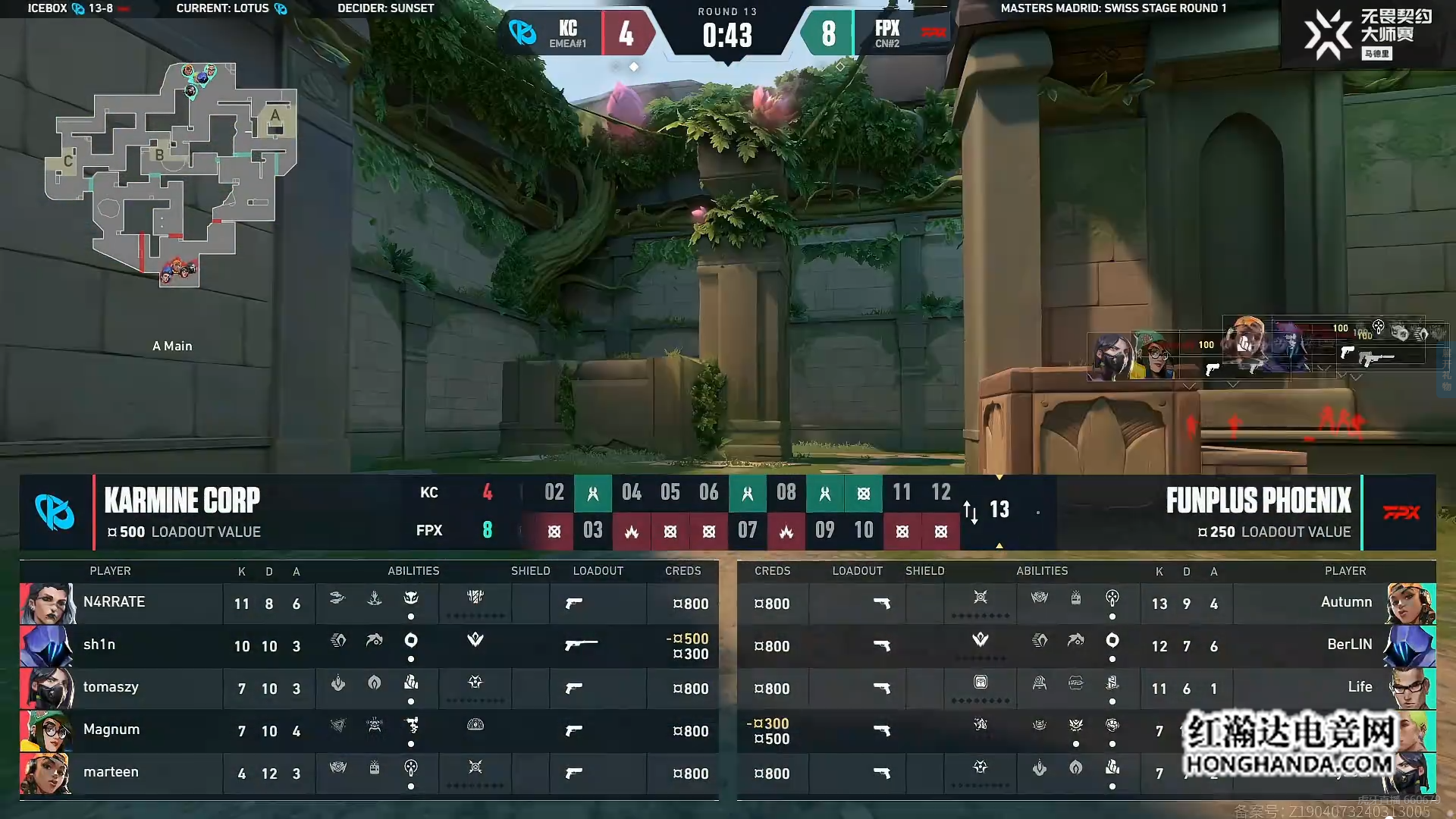The width and height of the screenshot is (1456, 819).
Task: Click the FunPlus Phoenix logo in scoreboard
Action: pos(1401,513)
